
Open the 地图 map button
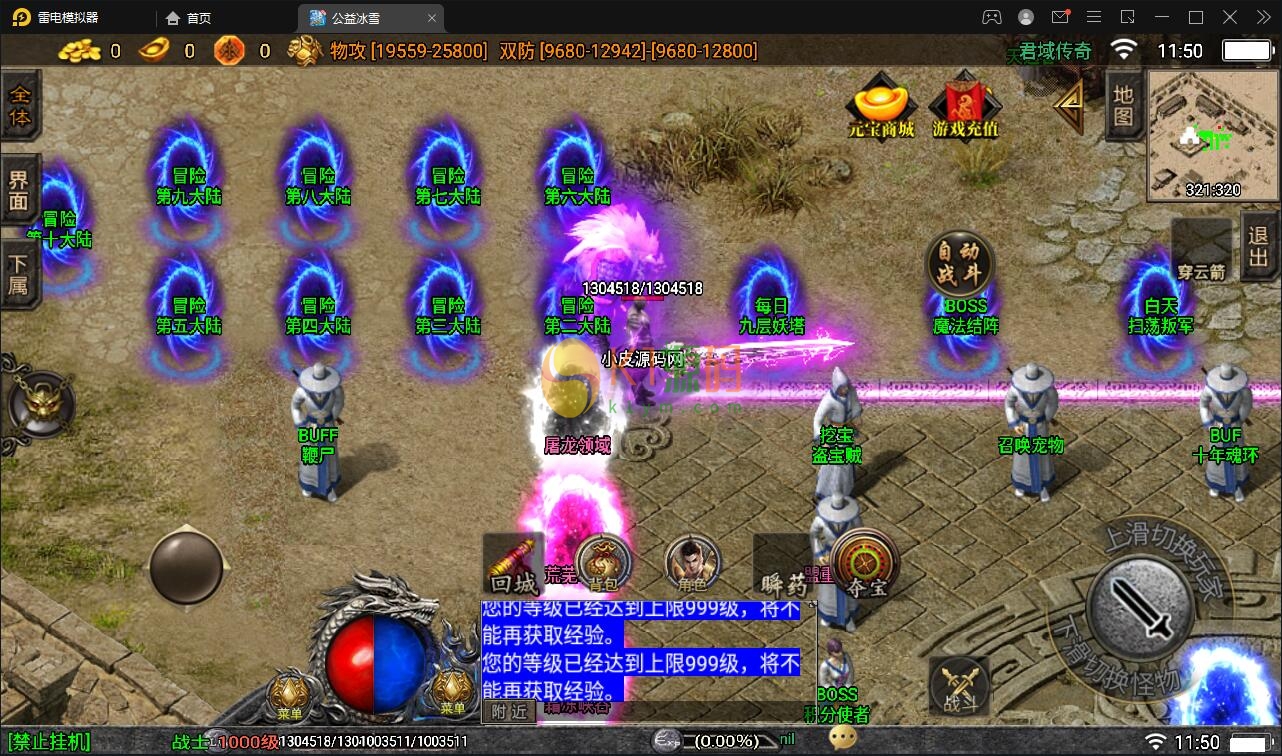pyautogui.click(x=1123, y=106)
